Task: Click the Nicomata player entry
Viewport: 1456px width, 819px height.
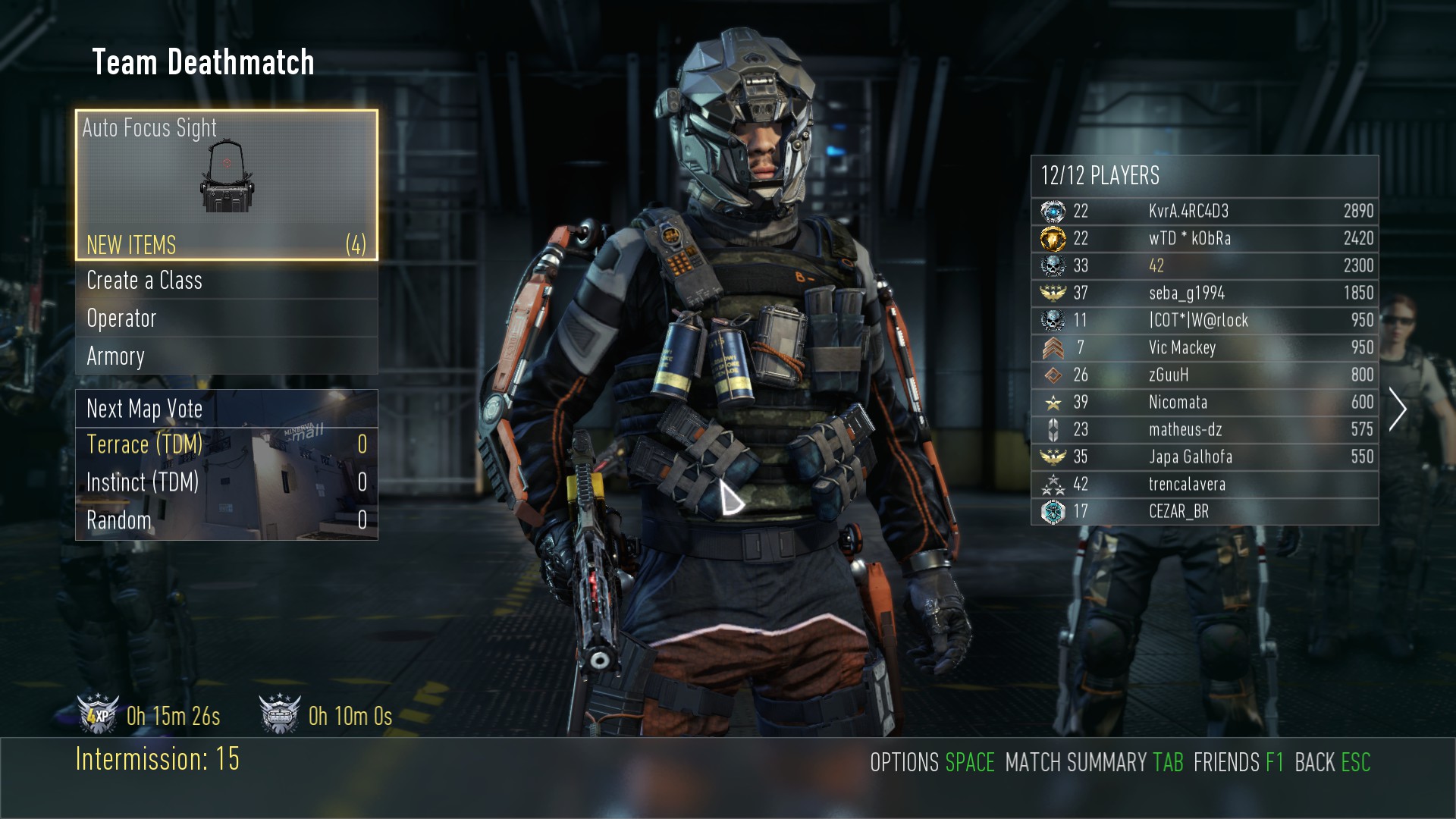Action: pyautogui.click(x=1204, y=402)
